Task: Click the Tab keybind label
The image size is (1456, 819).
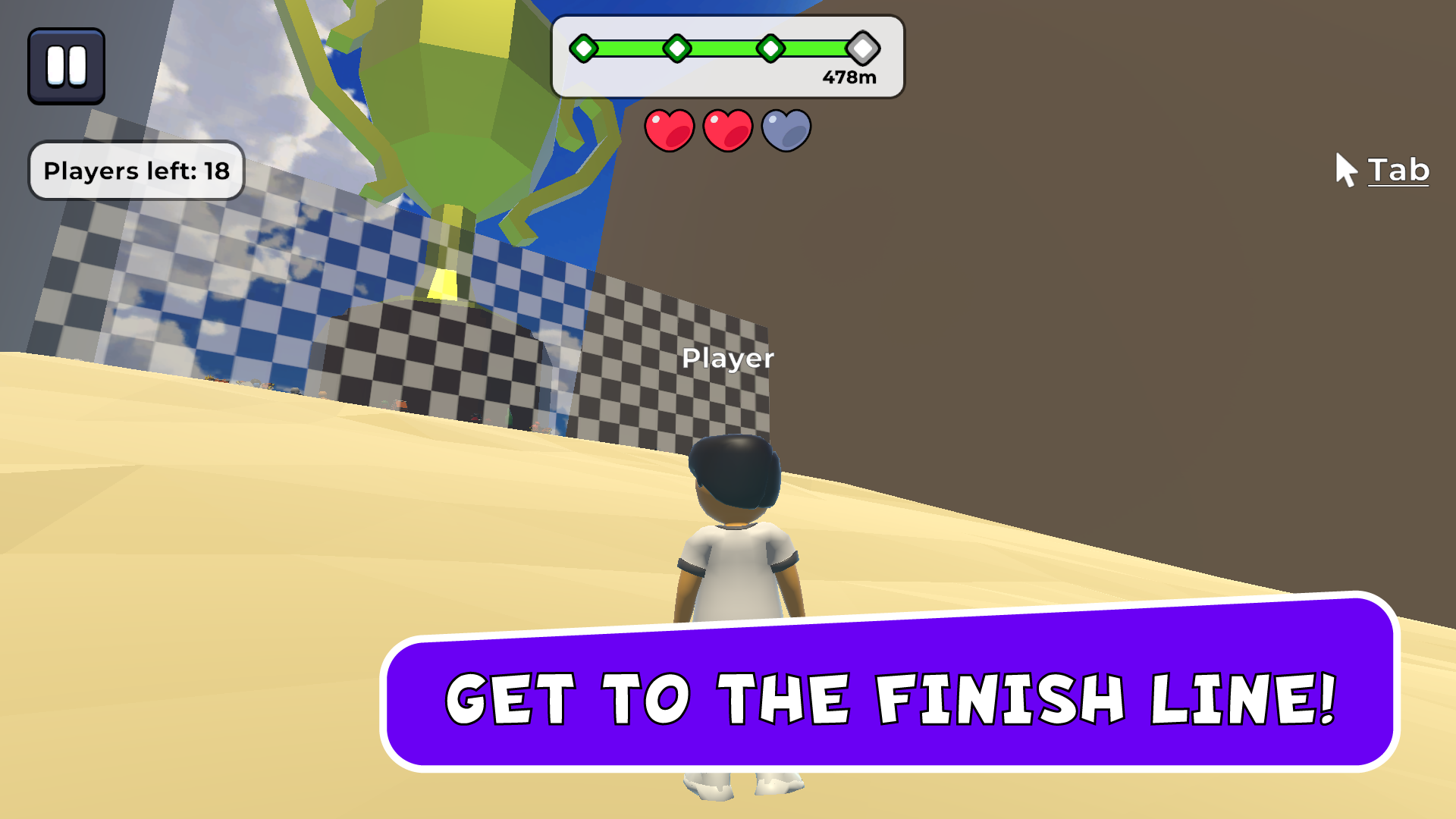Action: pos(1398,170)
